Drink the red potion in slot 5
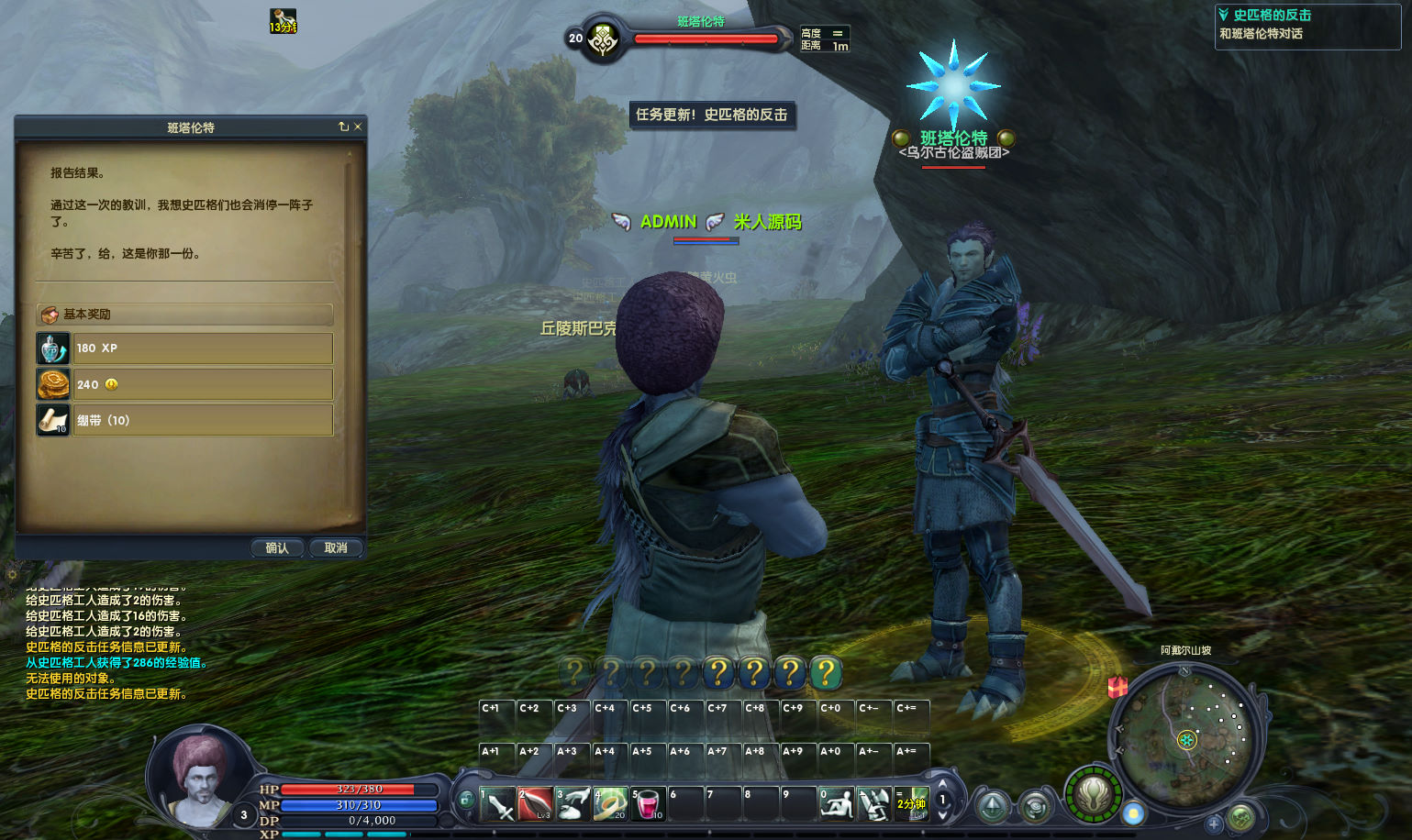Screen dimensions: 1412x840 click(648, 804)
